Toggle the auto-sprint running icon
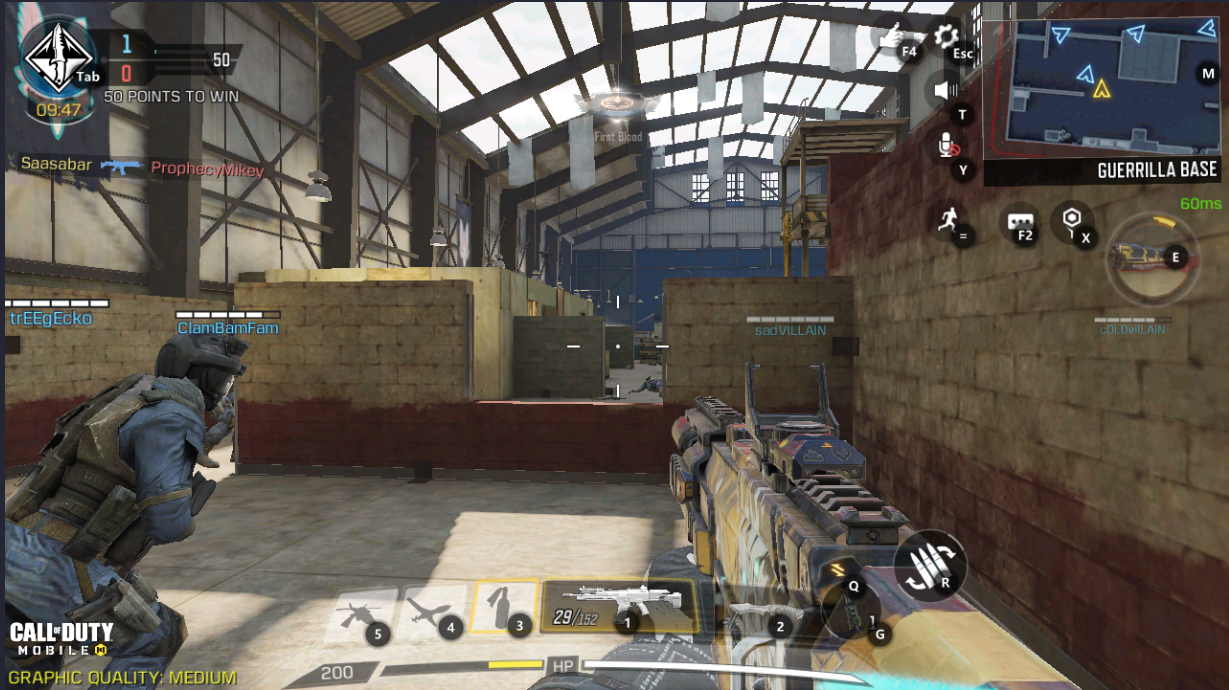This screenshot has width=1229, height=690. tap(947, 220)
